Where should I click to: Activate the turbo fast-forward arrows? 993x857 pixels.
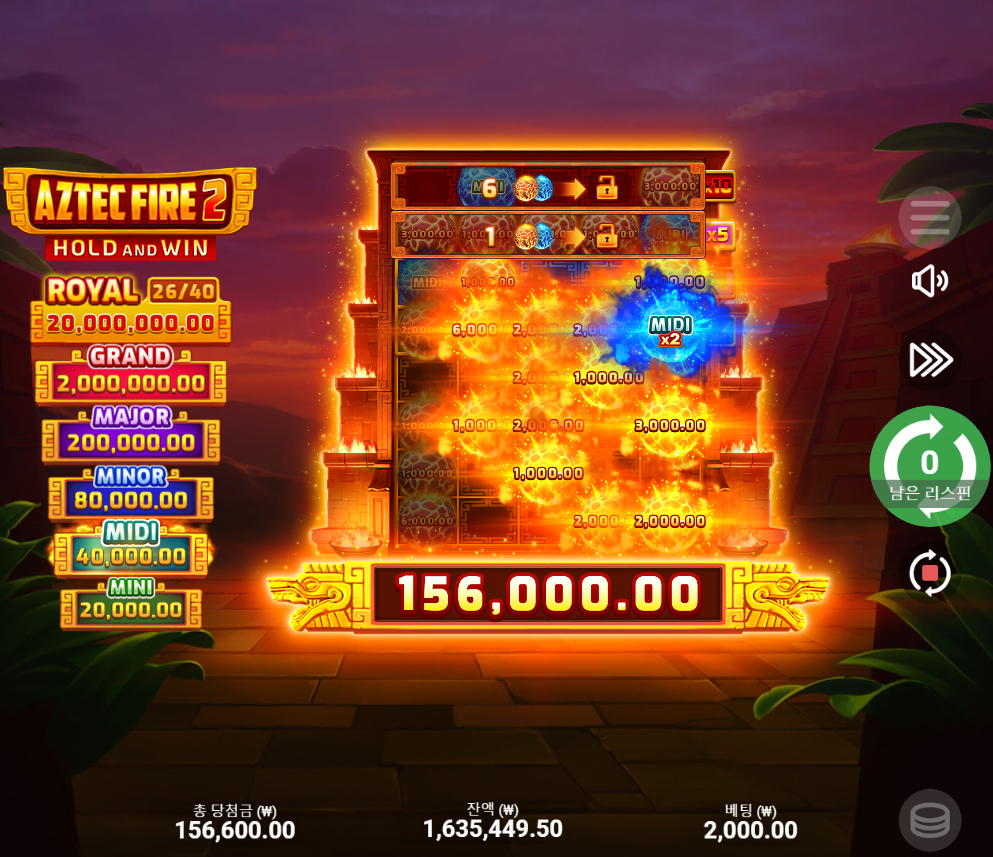coord(929,359)
